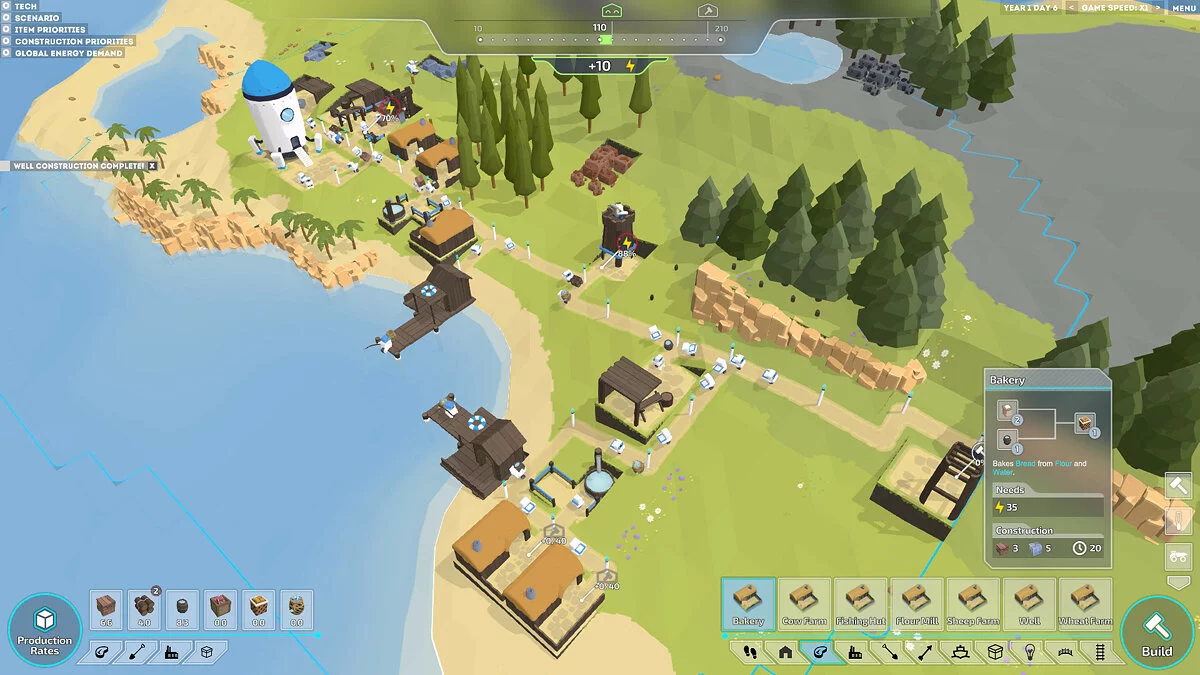Viewport: 1200px width, 675px height.
Task: Choose the Well building
Action: [x=1028, y=604]
